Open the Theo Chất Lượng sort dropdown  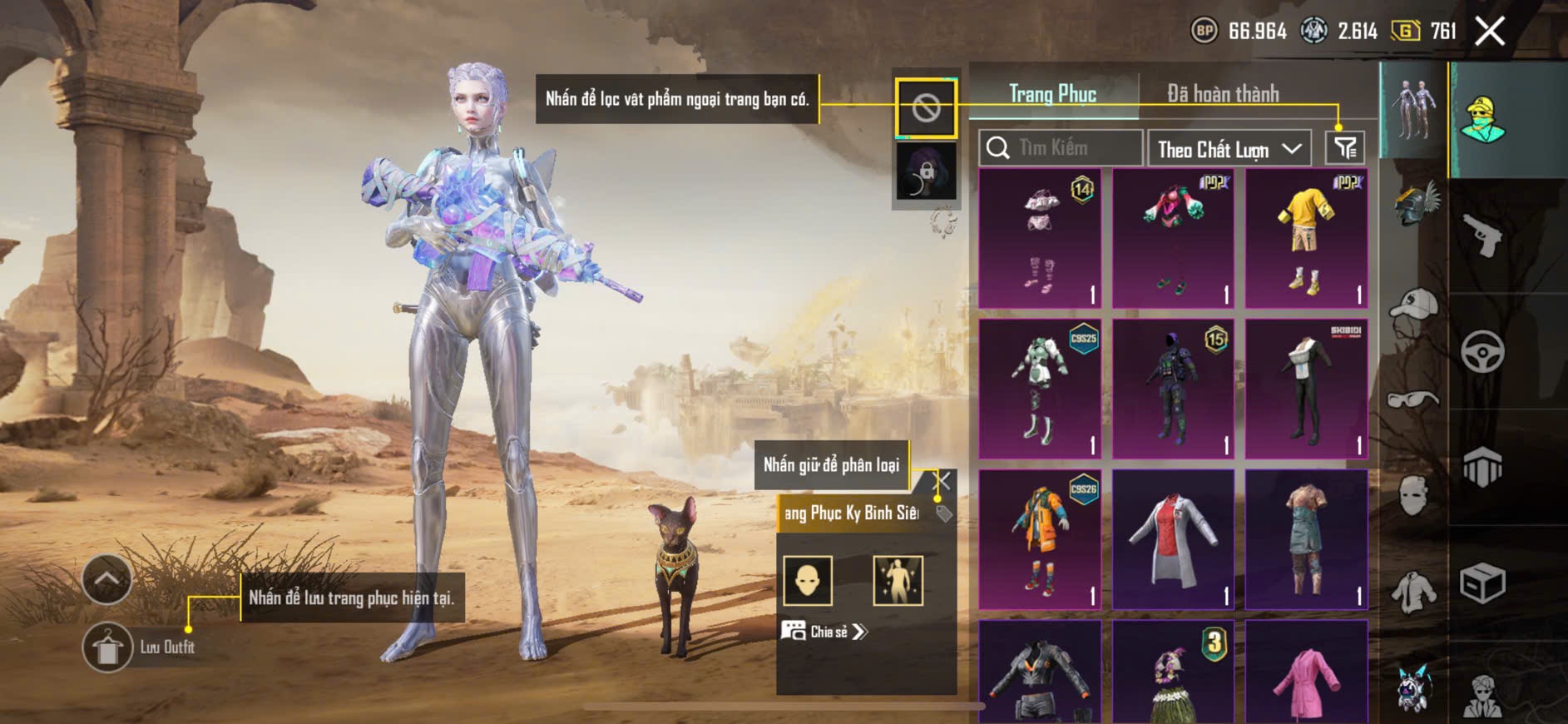pyautogui.click(x=1229, y=149)
